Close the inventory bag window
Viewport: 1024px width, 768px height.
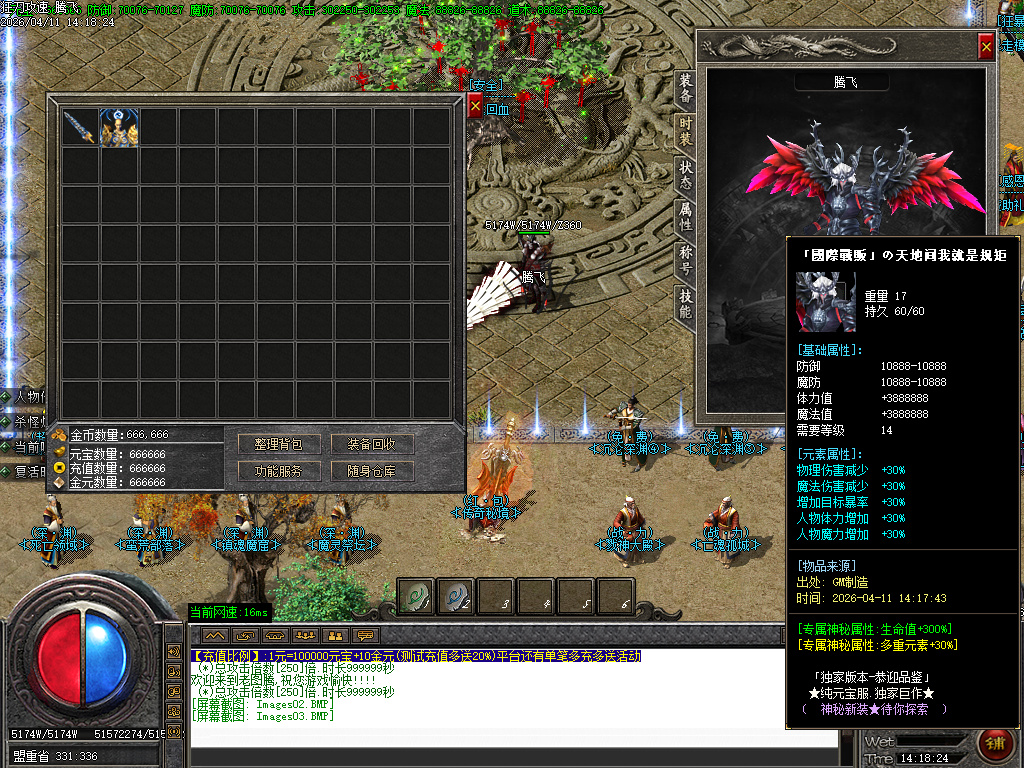[x=475, y=105]
